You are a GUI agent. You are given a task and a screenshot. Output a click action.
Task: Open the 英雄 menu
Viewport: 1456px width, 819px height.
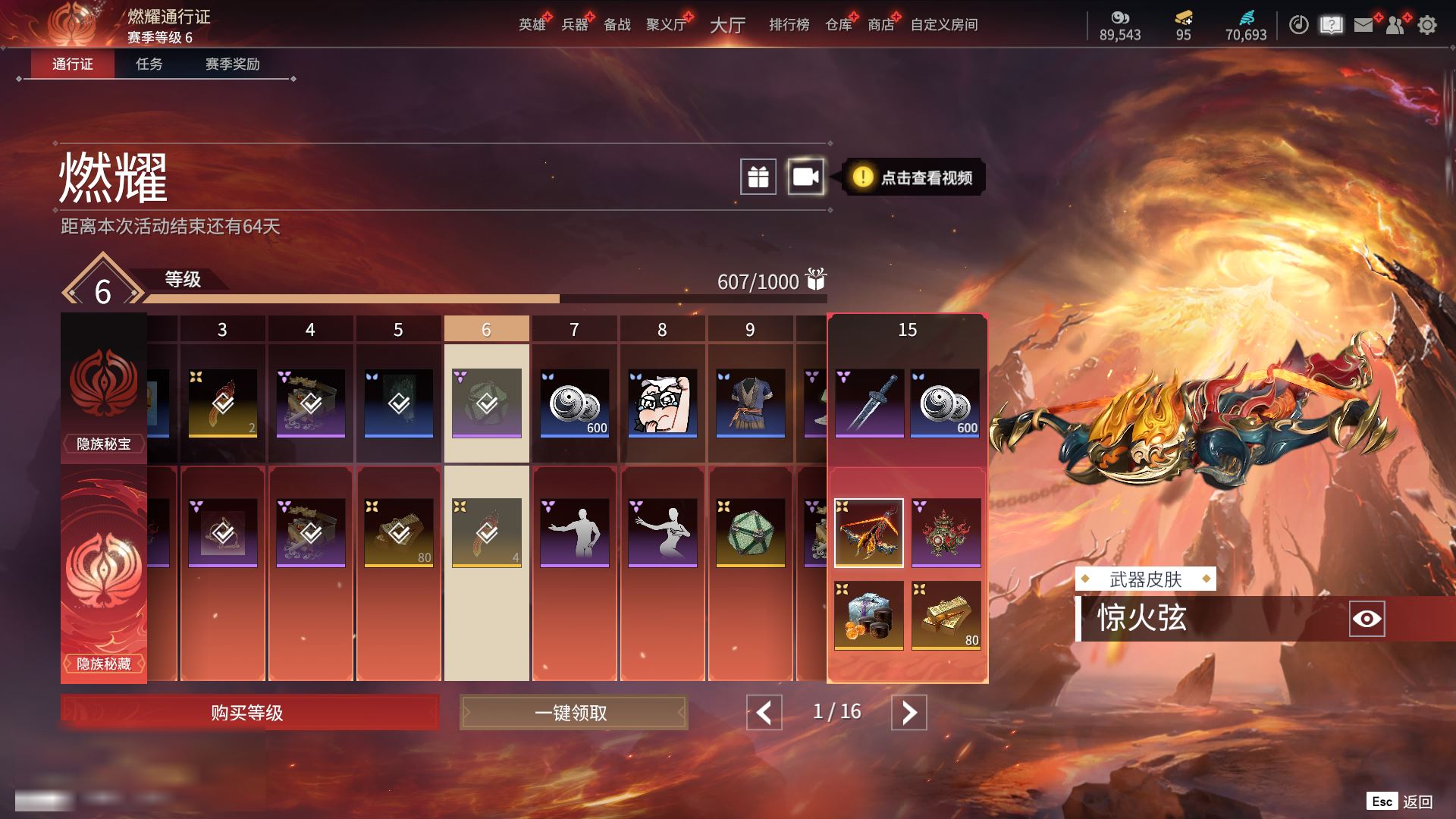(532, 25)
